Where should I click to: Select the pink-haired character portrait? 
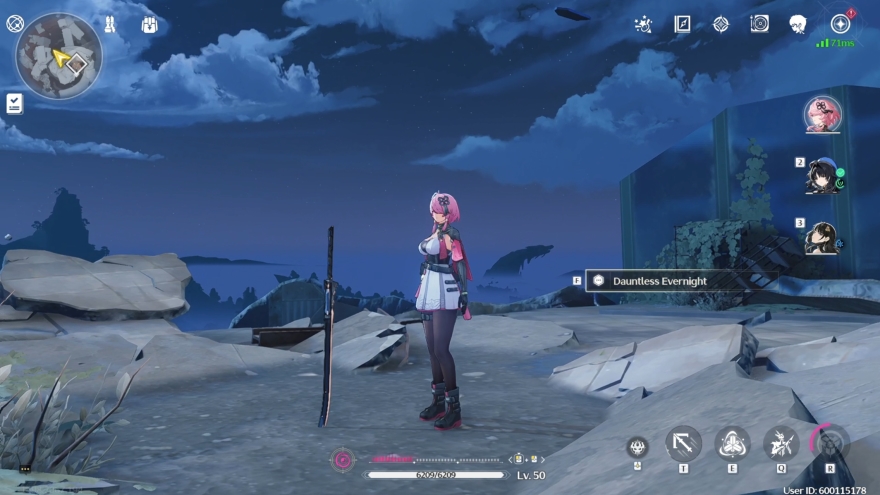pyautogui.click(x=822, y=114)
